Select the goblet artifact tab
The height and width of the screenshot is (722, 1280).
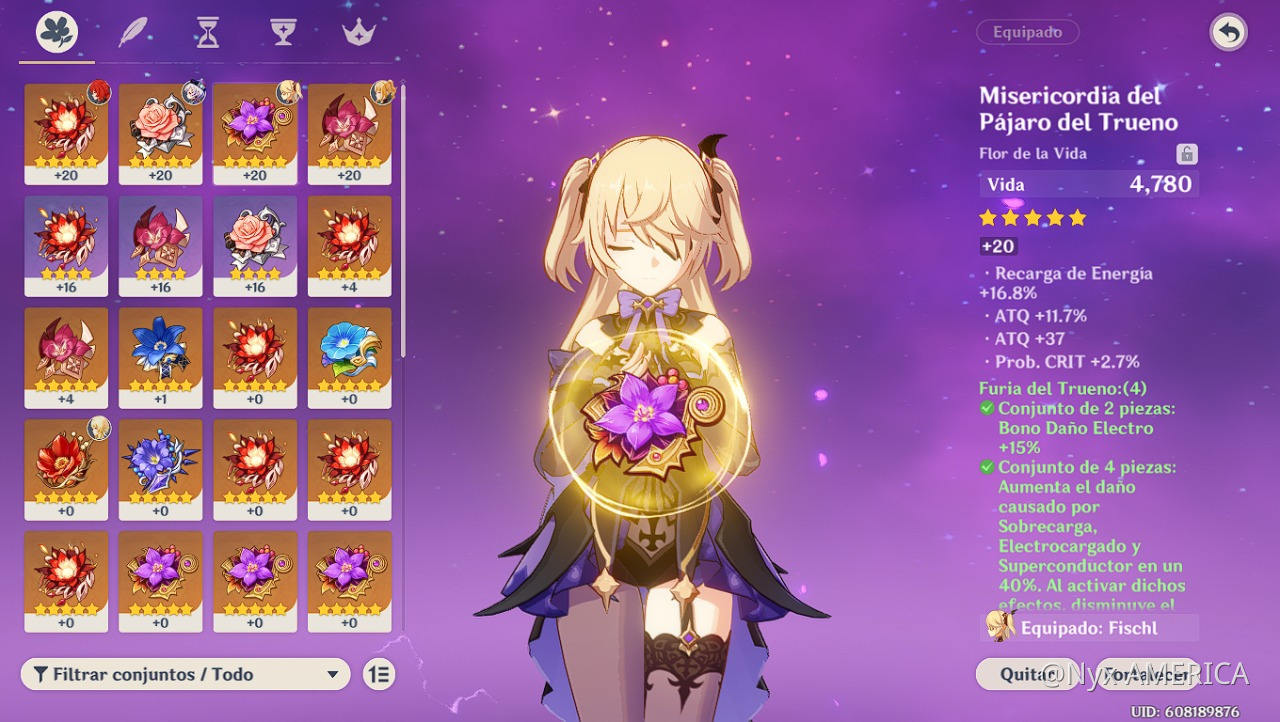tap(283, 33)
